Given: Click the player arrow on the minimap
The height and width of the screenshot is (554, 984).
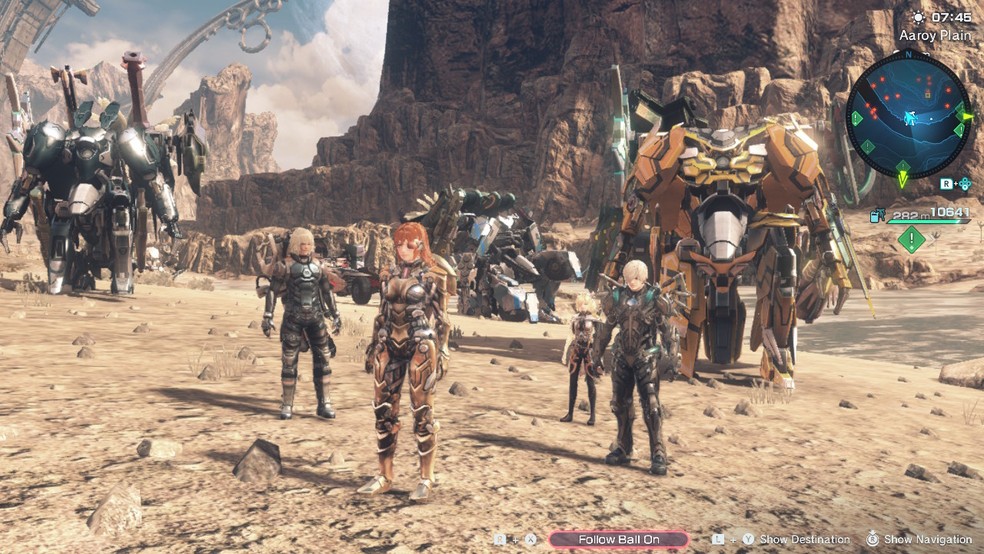Looking at the screenshot, I should pos(910,118).
